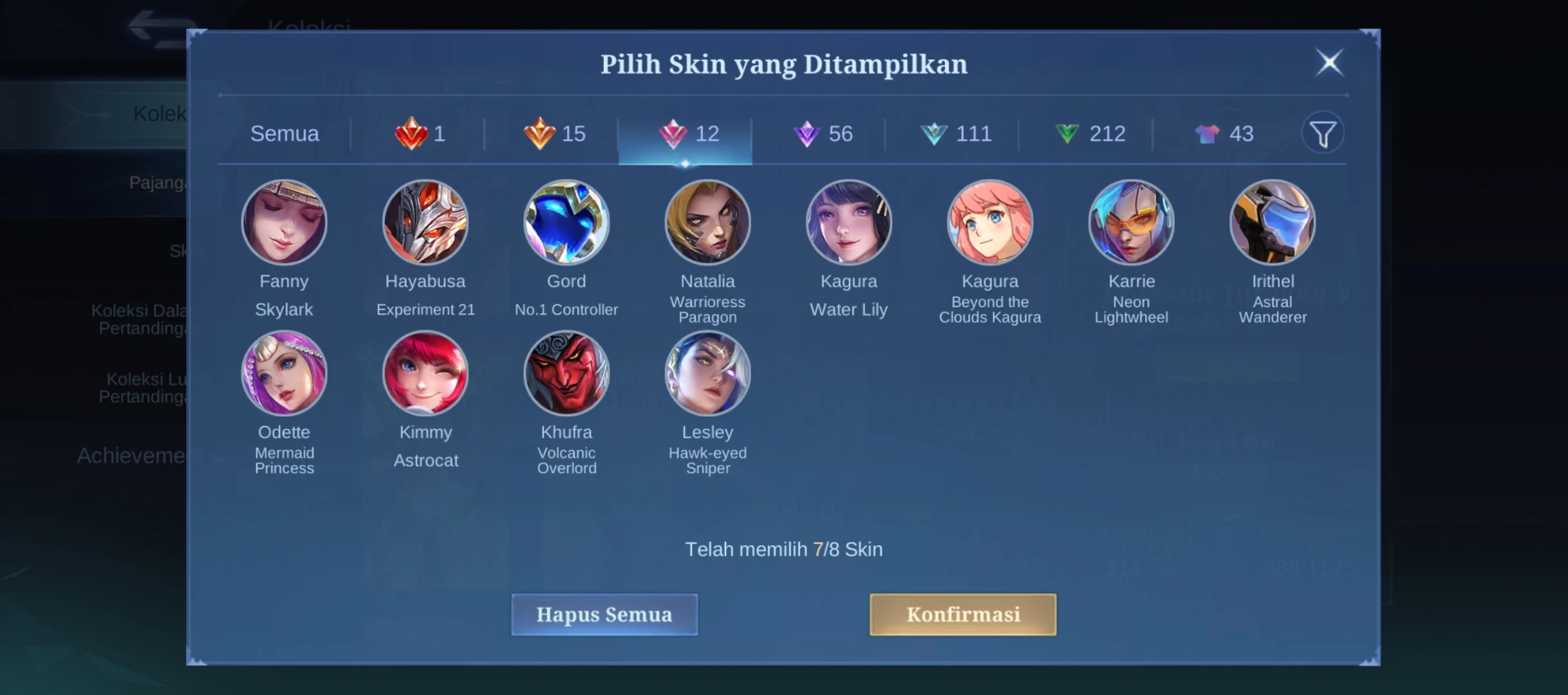The image size is (1568, 695).
Task: Confirm the selected skins with Konfirmasi
Action: [x=962, y=615]
